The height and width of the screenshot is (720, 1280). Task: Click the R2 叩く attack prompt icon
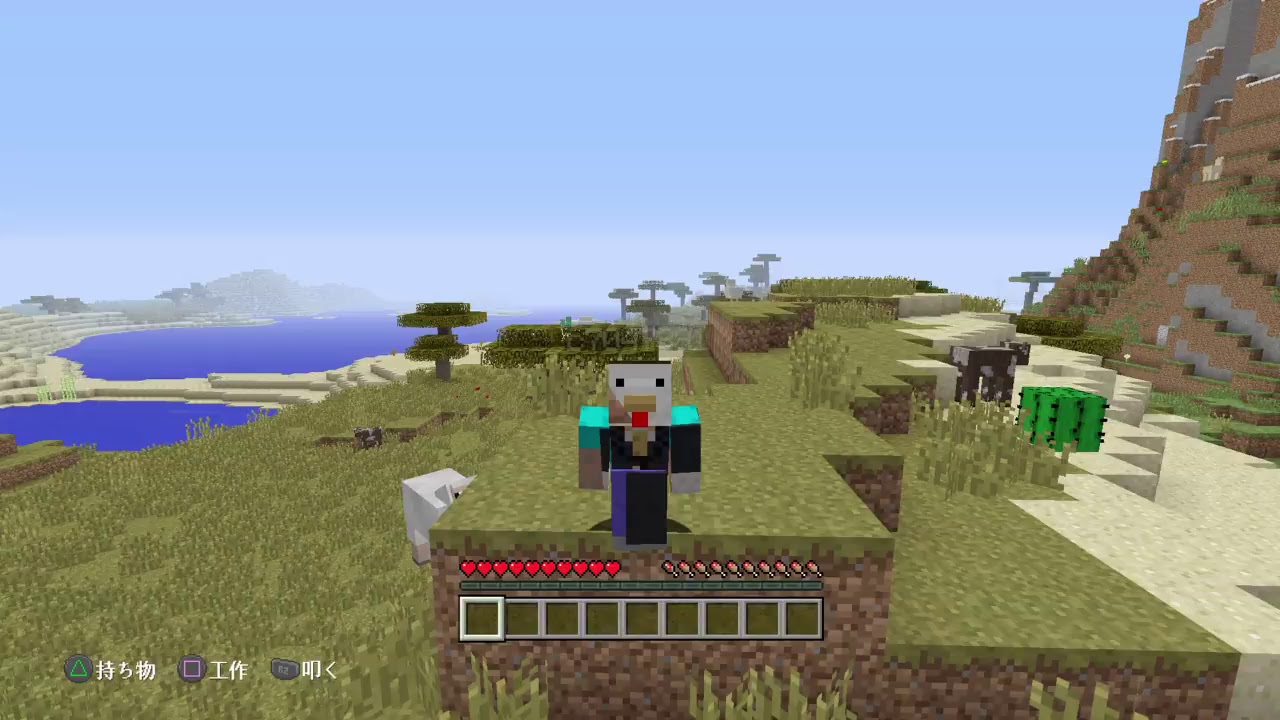point(284,670)
